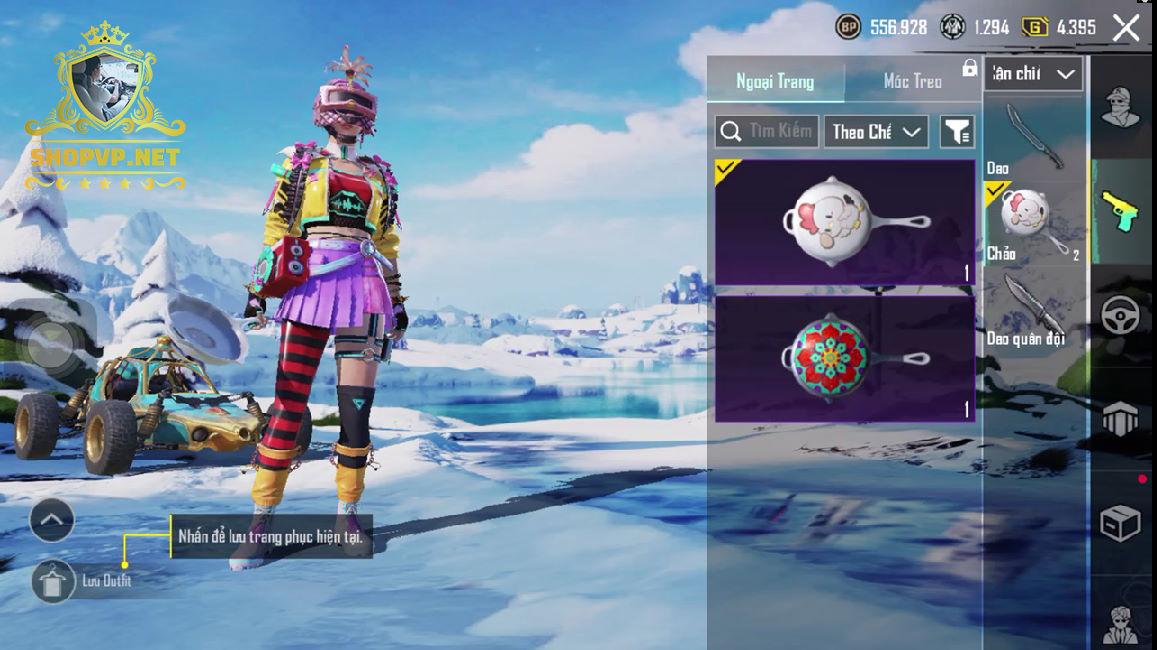The height and width of the screenshot is (650, 1157).
Task: Open the character outfit section
Action: pyautogui.click(x=1121, y=108)
